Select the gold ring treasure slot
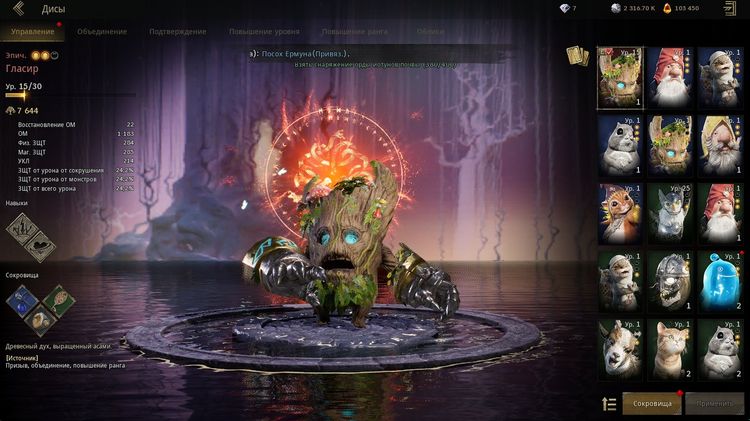Screen dimensions: 750x421 tap(40, 322)
